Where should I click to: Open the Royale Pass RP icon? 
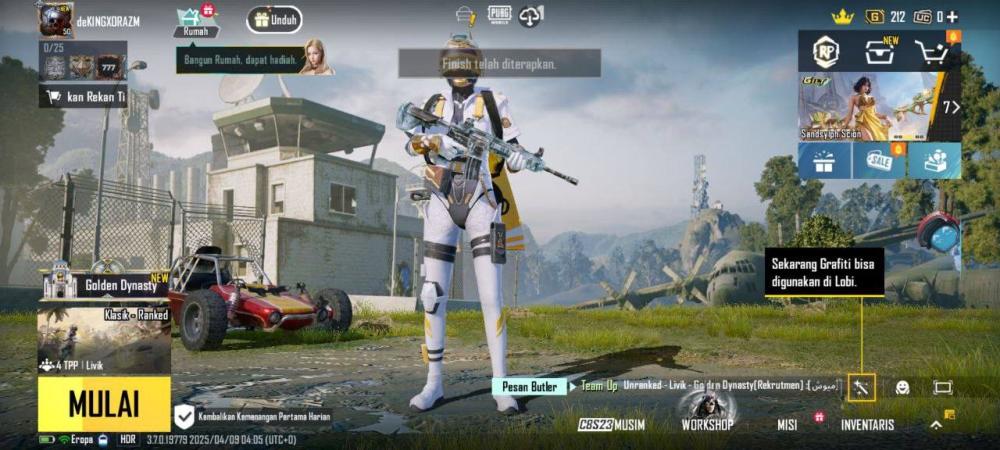[826, 52]
